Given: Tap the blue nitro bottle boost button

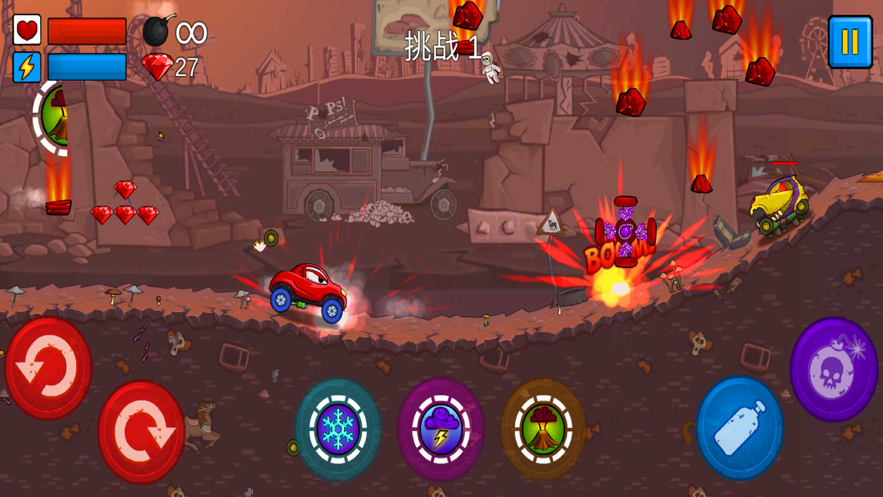Looking at the screenshot, I should click(x=740, y=427).
